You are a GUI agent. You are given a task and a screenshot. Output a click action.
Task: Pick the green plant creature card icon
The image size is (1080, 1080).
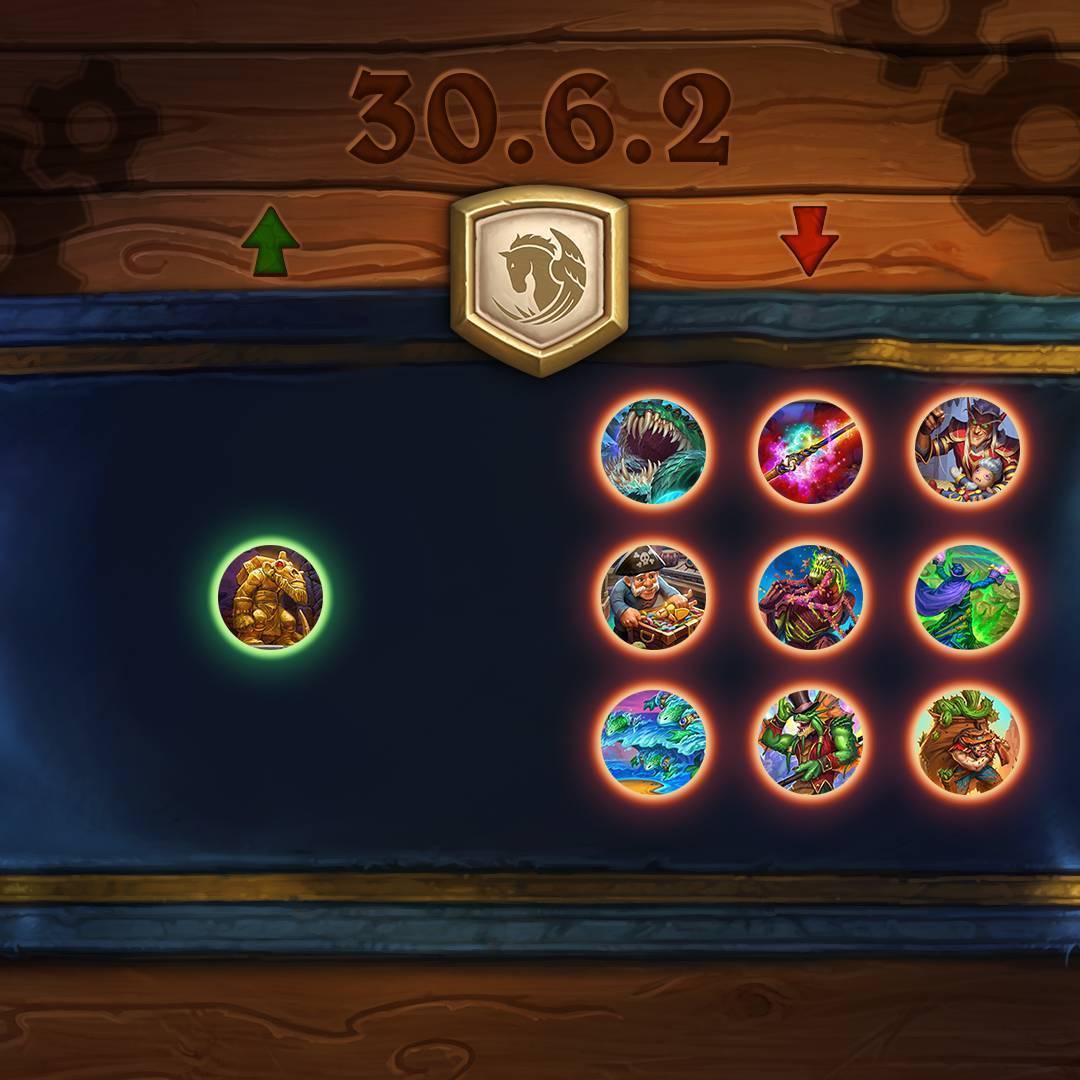point(810,597)
